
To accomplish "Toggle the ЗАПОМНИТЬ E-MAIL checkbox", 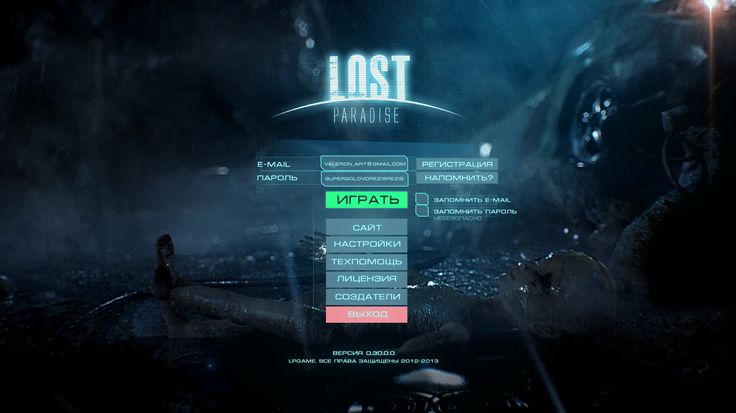I will pos(422,199).
